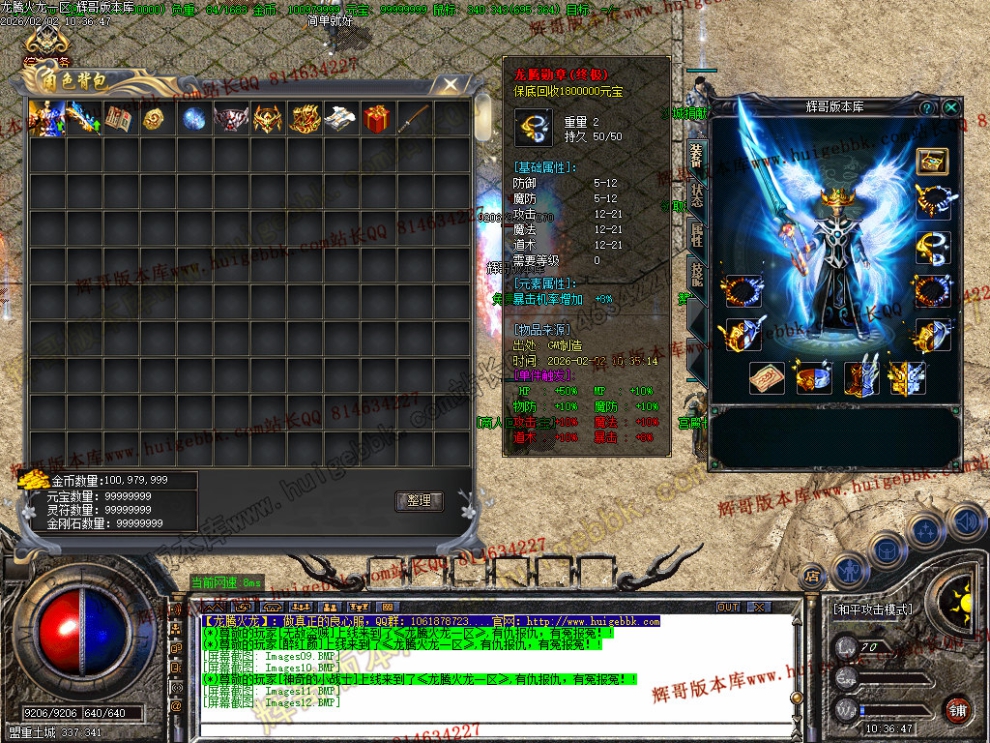Select the silver ingot stack item
Screen dimensions: 990x743
340,120
